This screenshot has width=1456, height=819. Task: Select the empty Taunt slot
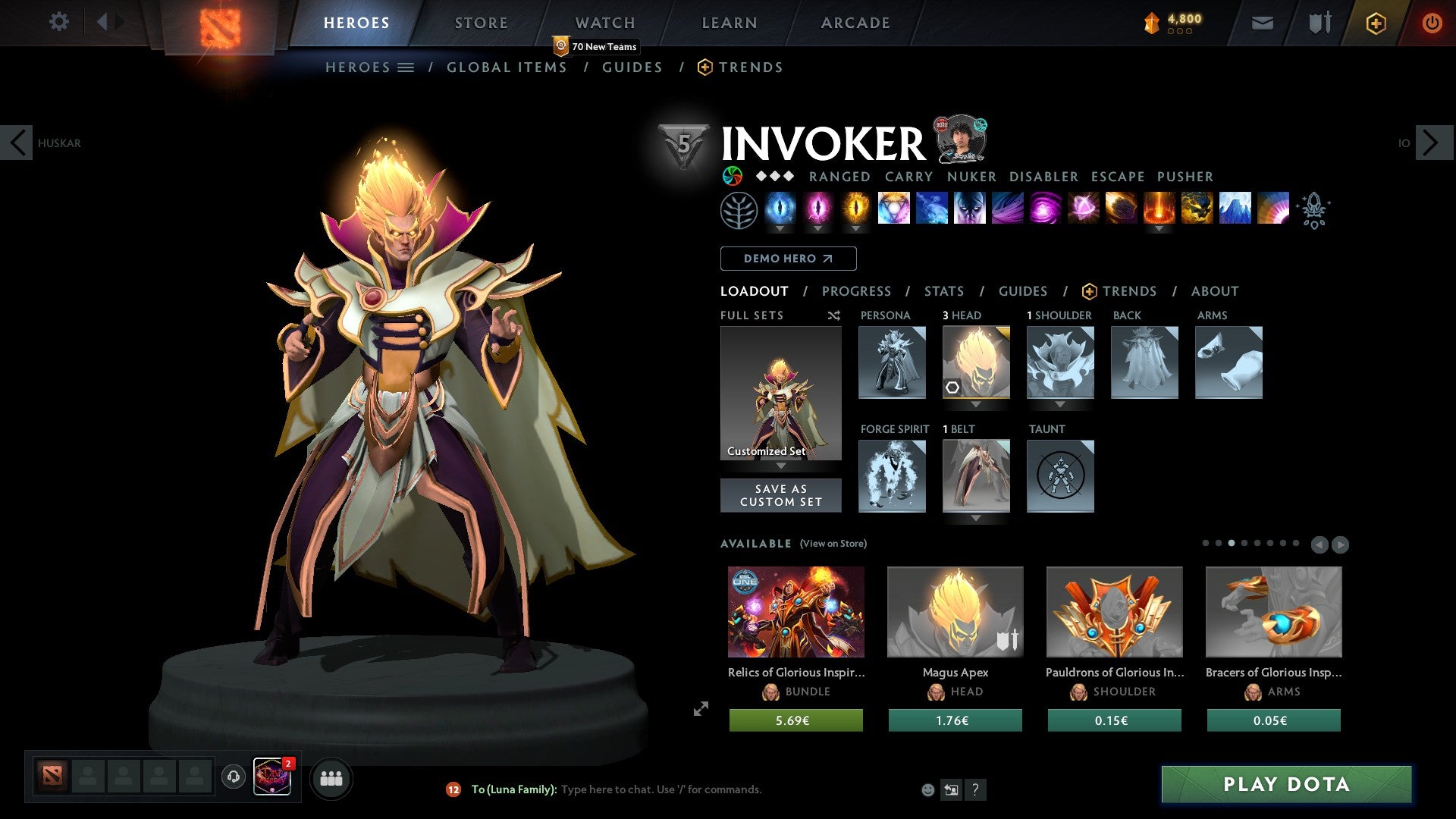(x=1060, y=476)
